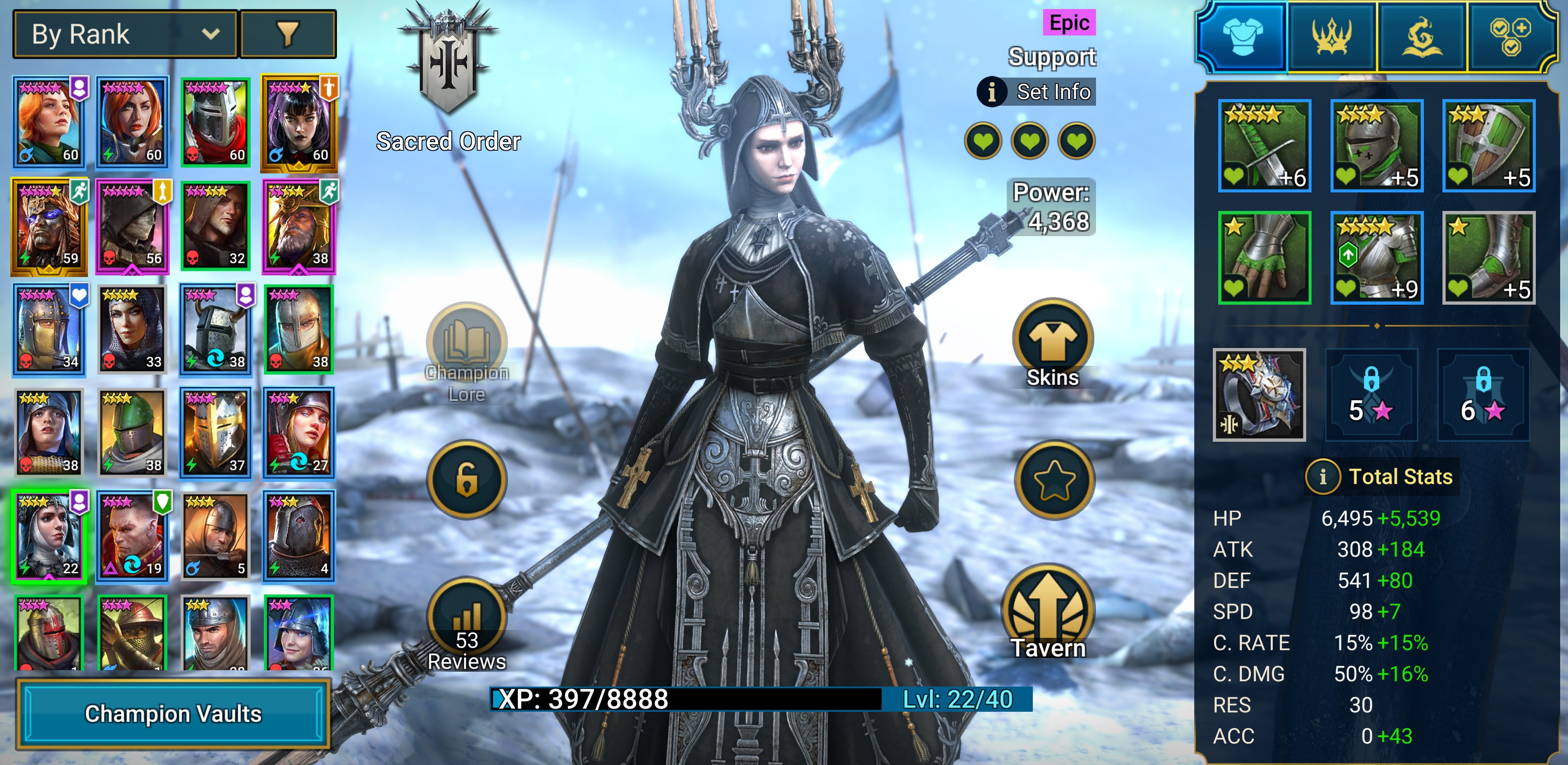
Task: Open the dragon emblem tab
Action: click(x=1421, y=36)
